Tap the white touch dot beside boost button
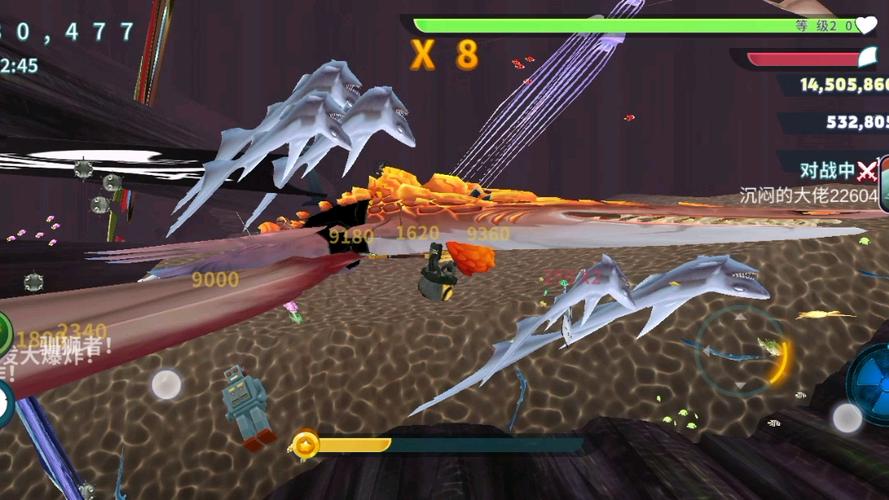 847,417
